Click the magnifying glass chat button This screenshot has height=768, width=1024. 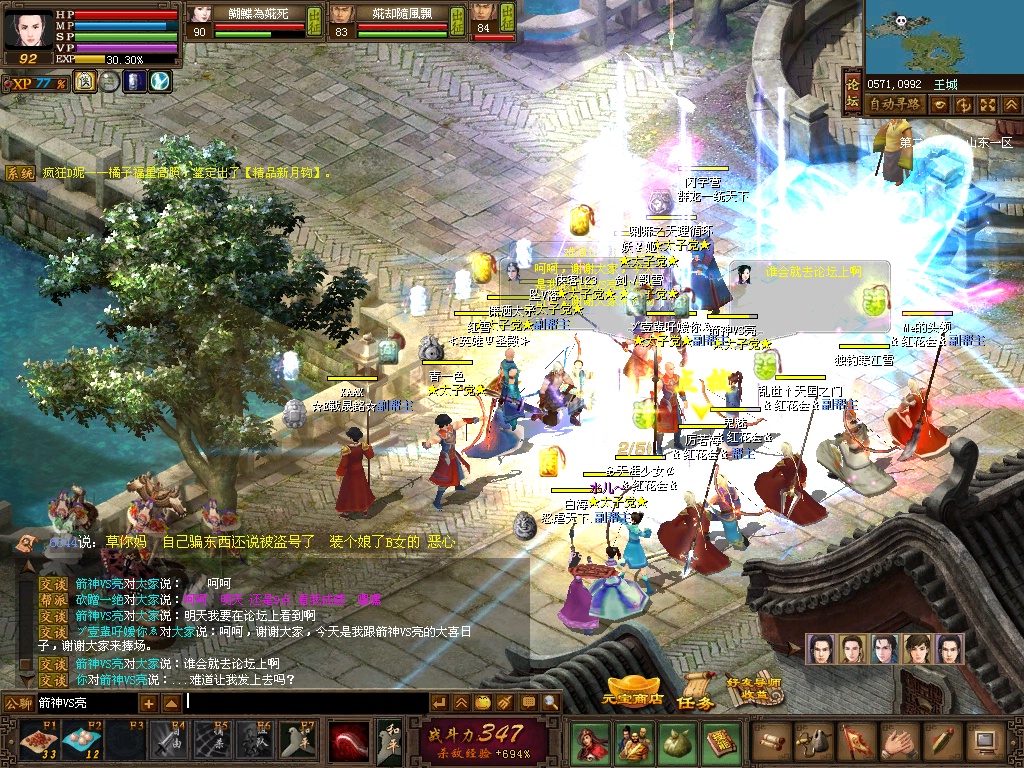point(551,703)
